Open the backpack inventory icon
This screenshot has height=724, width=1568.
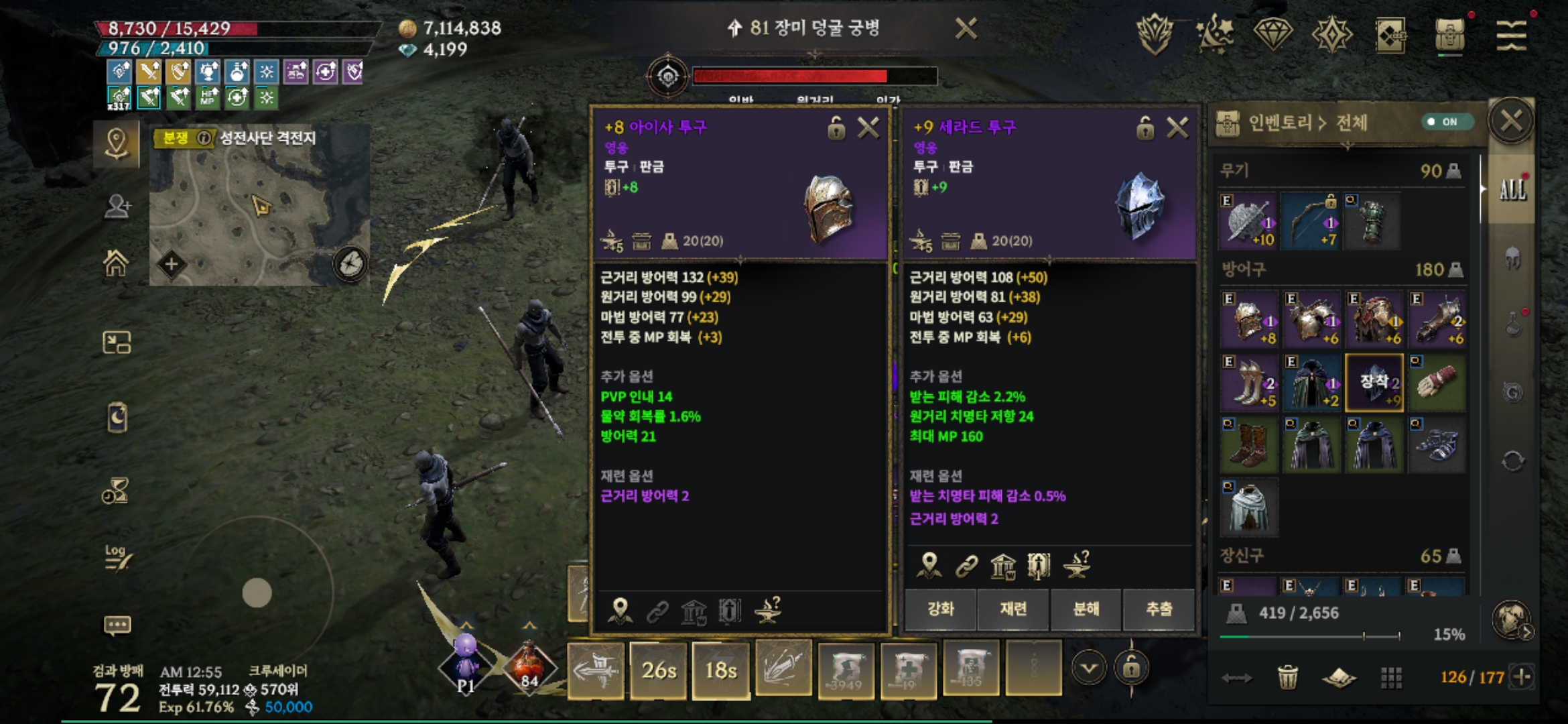[x=1450, y=34]
